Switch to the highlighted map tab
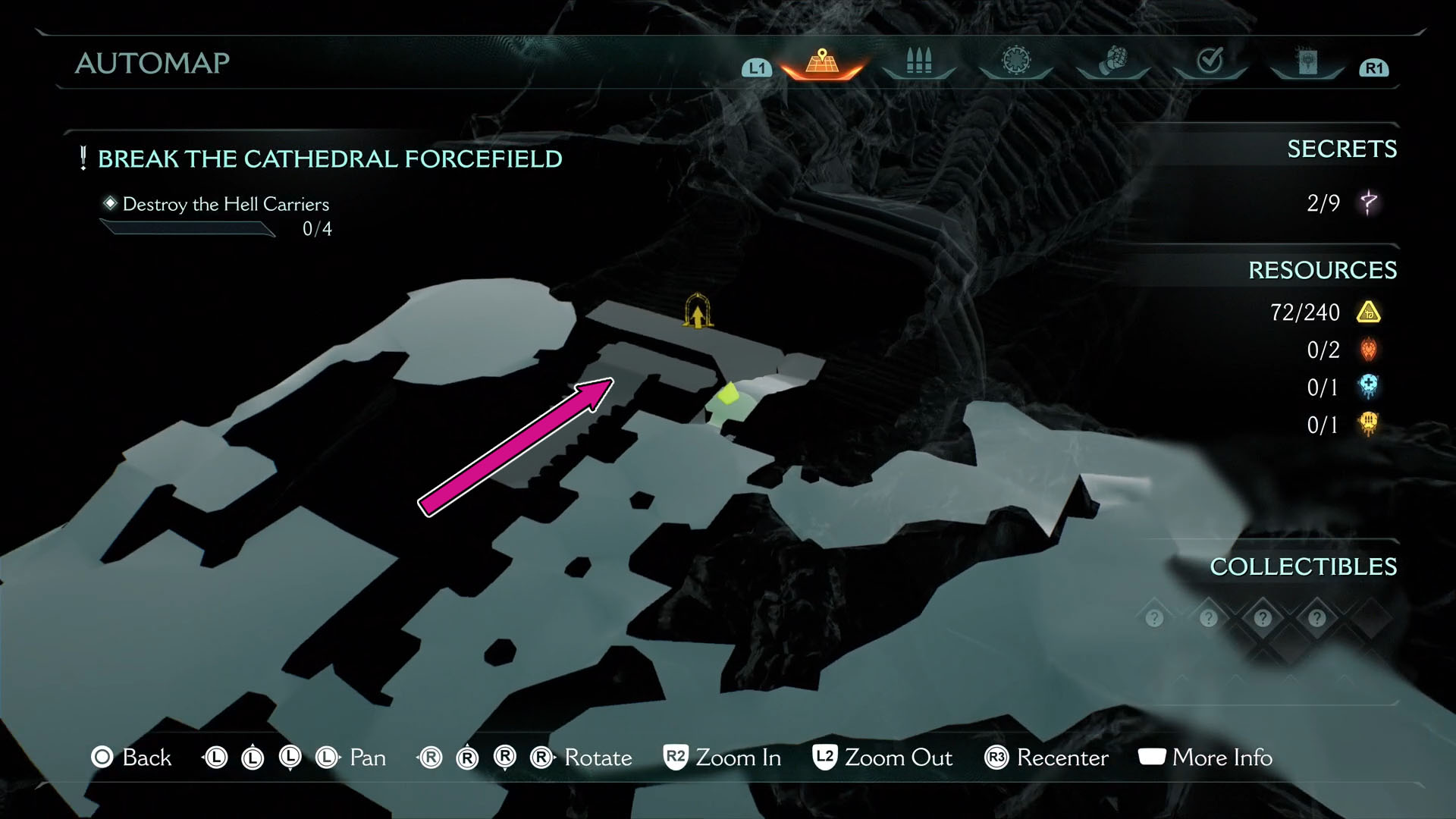Image resolution: width=1456 pixels, height=819 pixels. (822, 62)
